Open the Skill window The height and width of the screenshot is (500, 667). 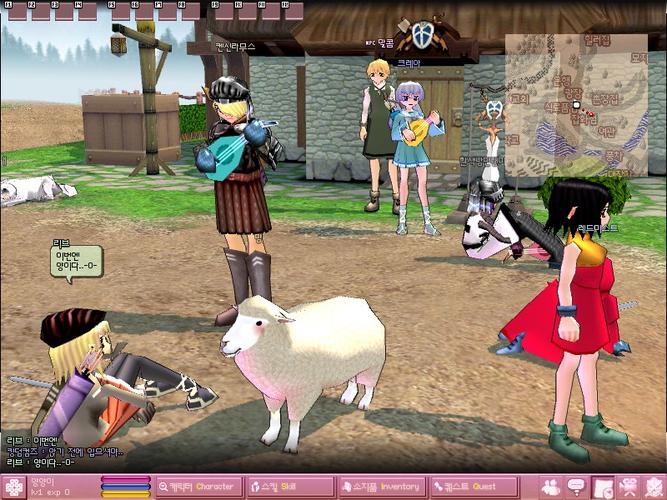pos(291,487)
